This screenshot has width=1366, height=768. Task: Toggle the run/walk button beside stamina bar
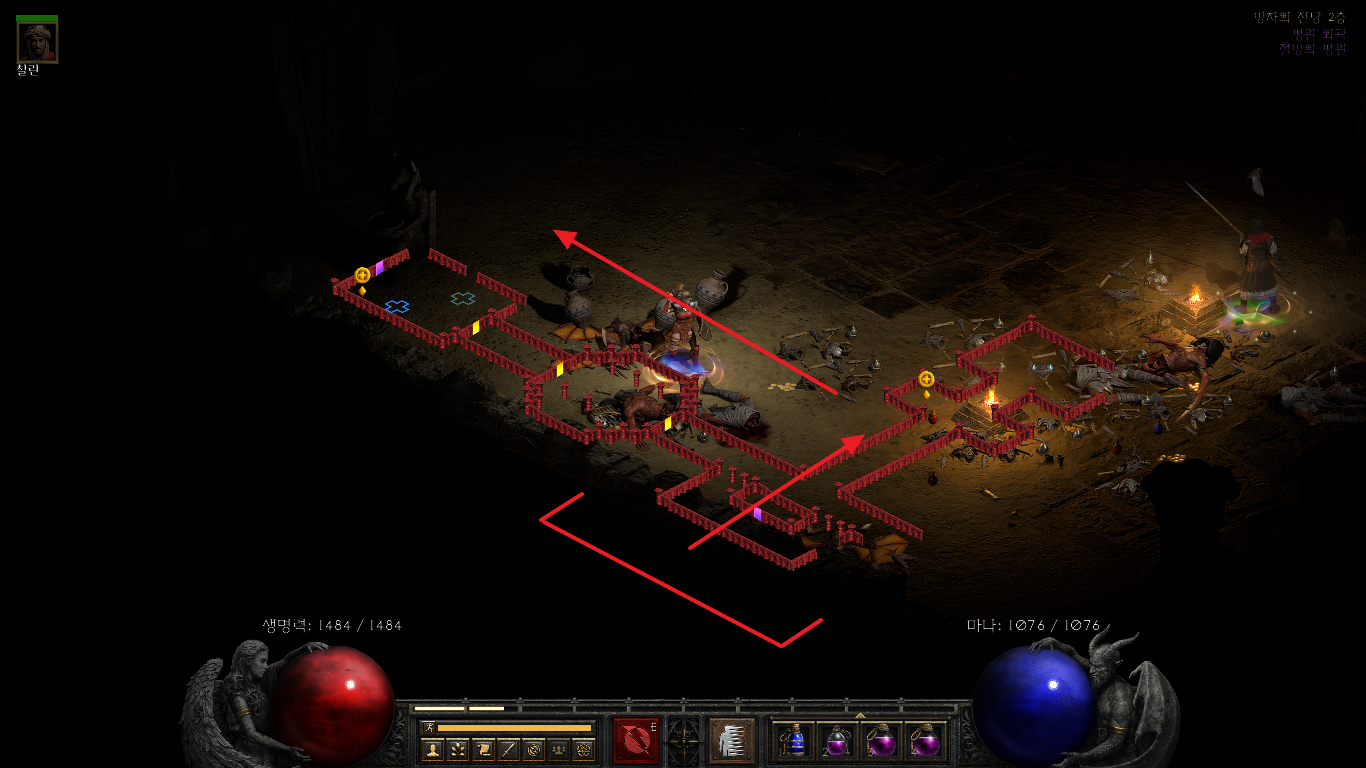428,727
